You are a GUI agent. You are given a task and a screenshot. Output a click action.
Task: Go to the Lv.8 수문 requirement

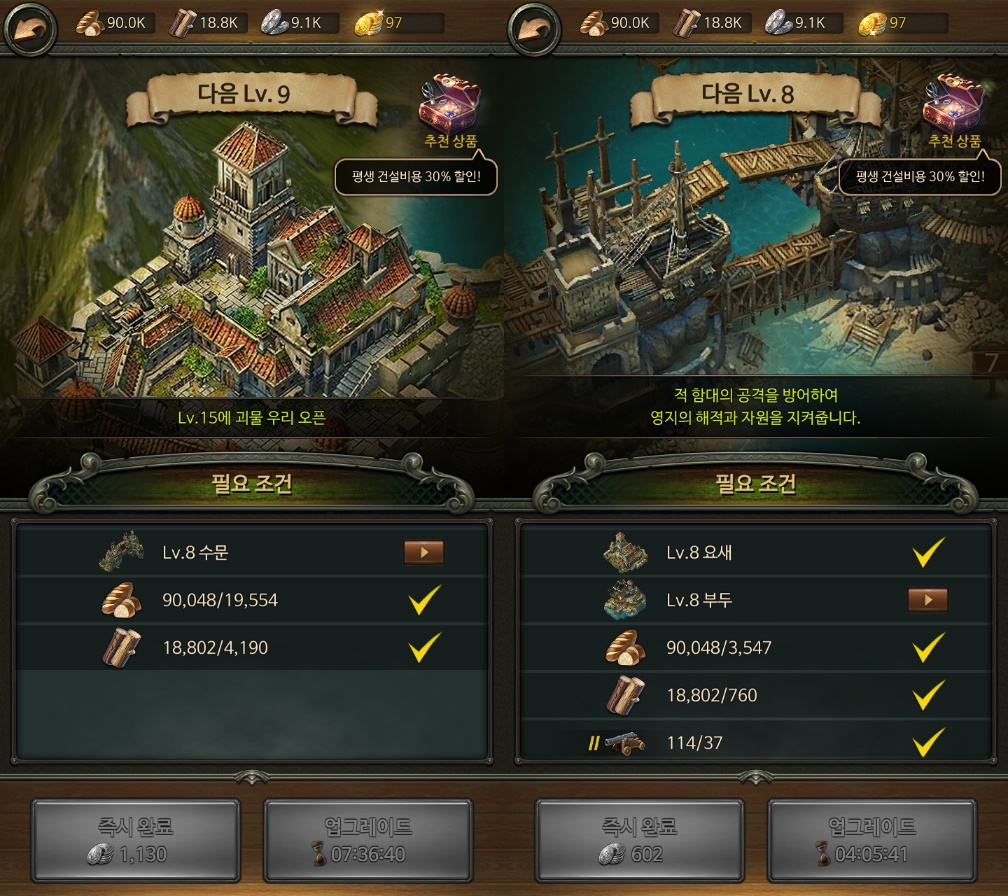(x=423, y=552)
